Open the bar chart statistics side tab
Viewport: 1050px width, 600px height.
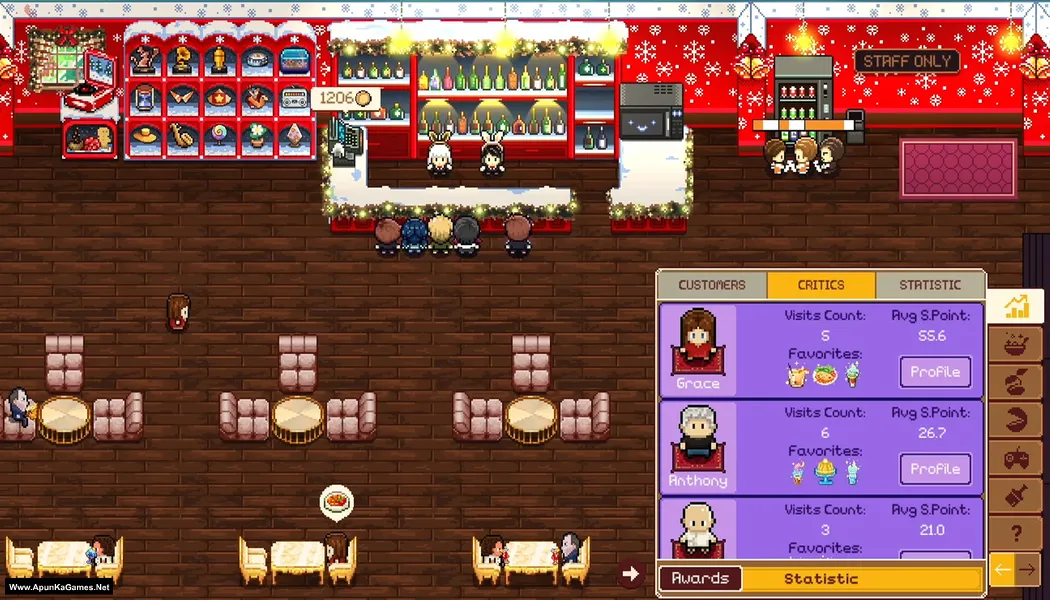[x=1016, y=306]
